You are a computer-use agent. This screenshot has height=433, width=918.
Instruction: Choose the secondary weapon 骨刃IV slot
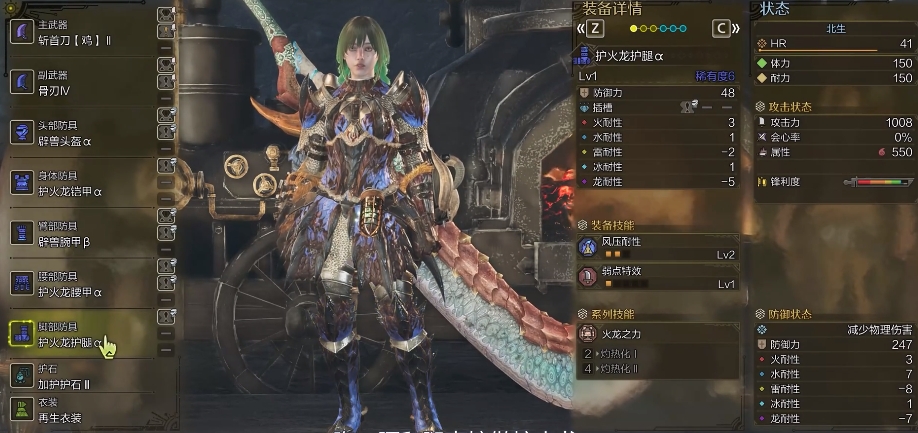coord(80,82)
